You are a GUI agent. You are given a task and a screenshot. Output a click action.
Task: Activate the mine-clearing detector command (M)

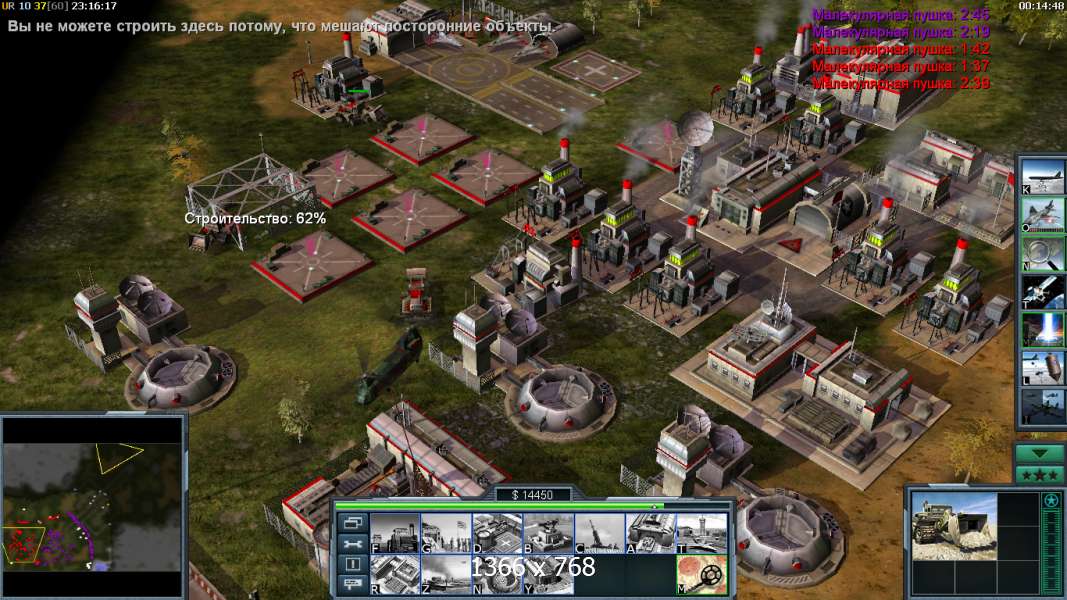701,574
